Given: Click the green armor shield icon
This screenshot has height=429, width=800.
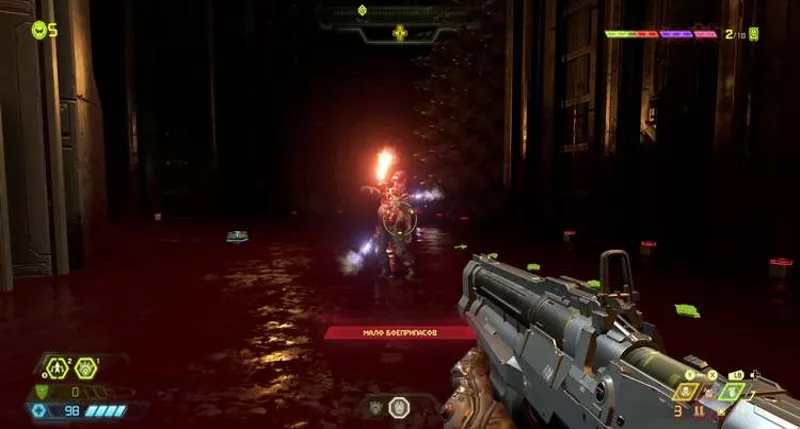Looking at the screenshot, I should coord(41,391).
